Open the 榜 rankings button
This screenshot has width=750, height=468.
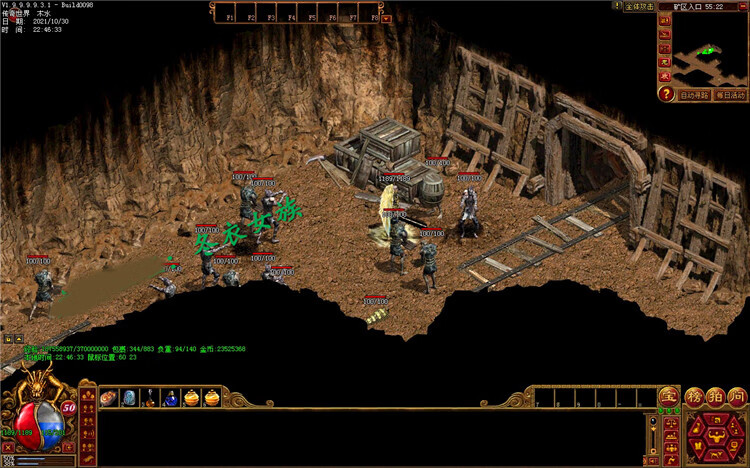(694, 397)
